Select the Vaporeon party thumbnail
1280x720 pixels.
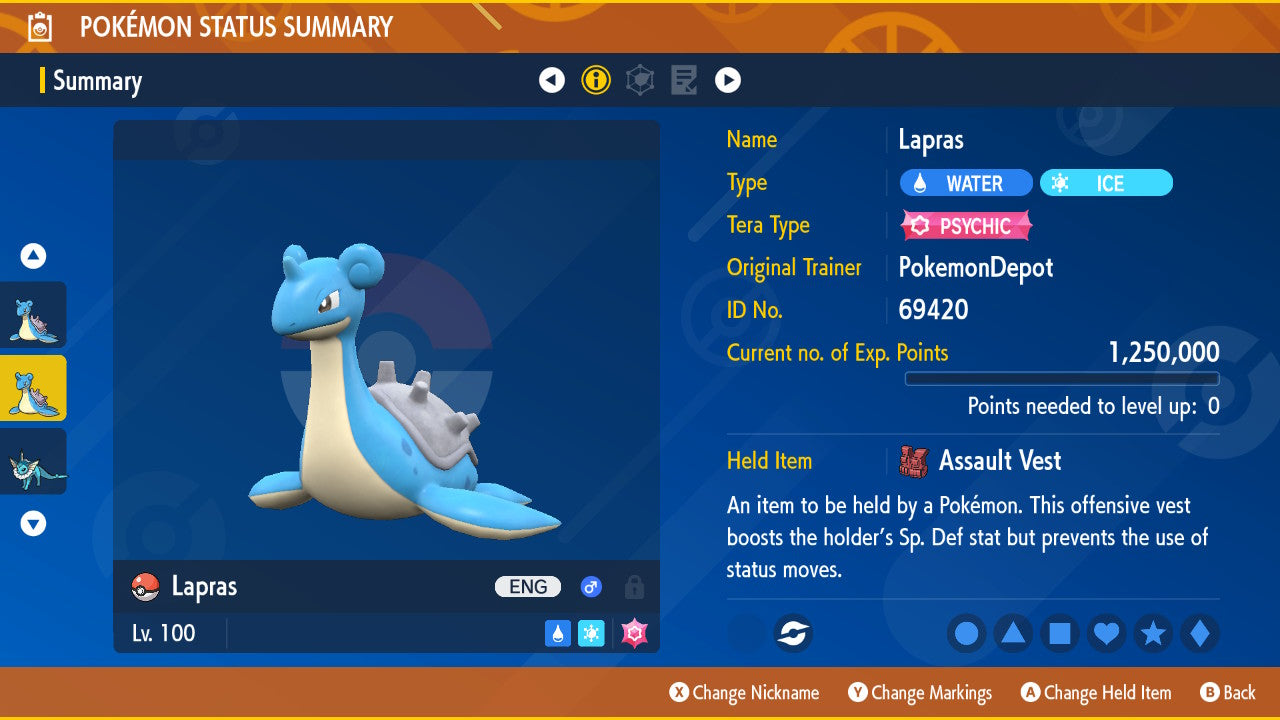(x=33, y=461)
